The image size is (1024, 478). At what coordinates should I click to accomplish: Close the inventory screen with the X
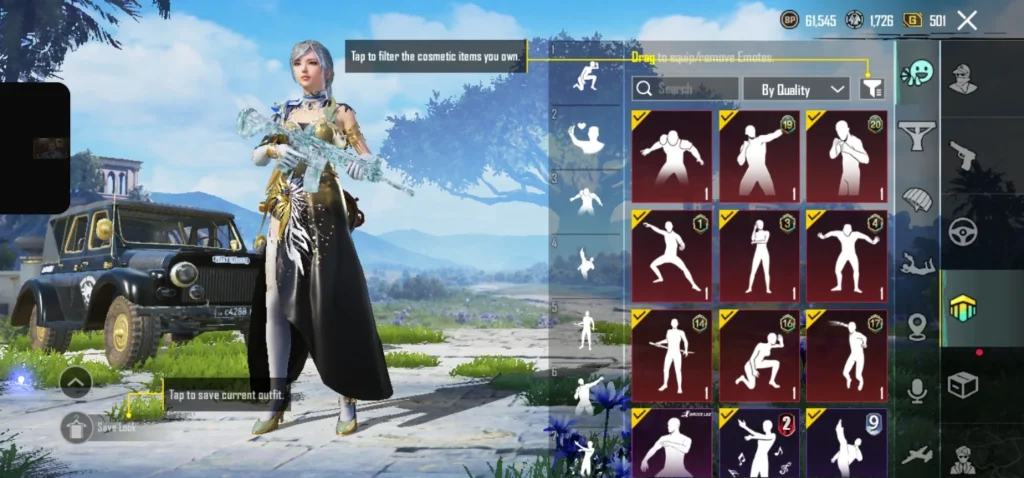point(966,20)
